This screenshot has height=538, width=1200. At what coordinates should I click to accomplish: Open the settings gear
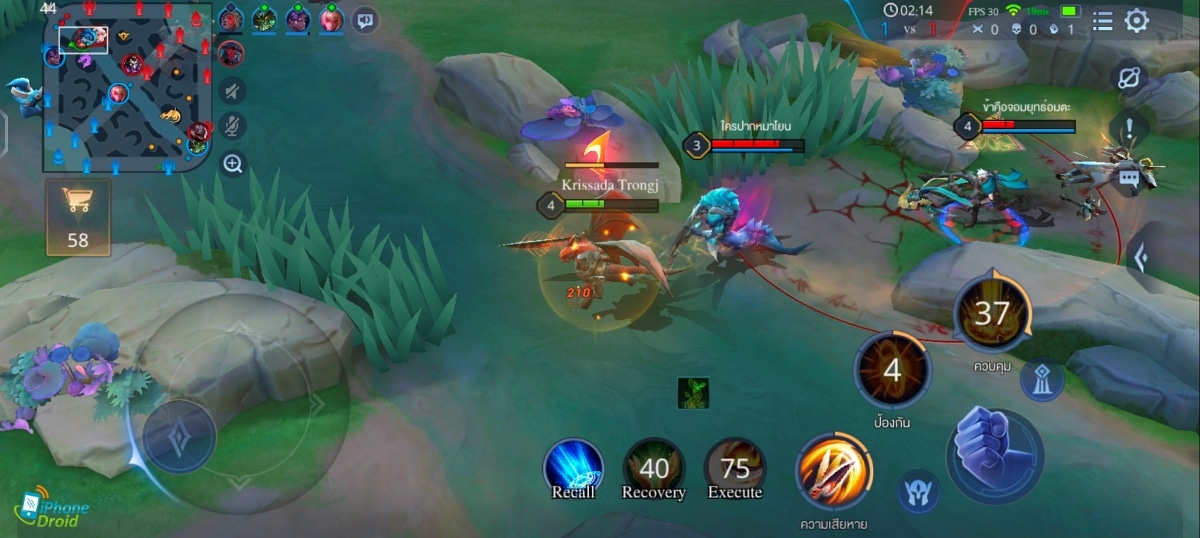(1137, 21)
